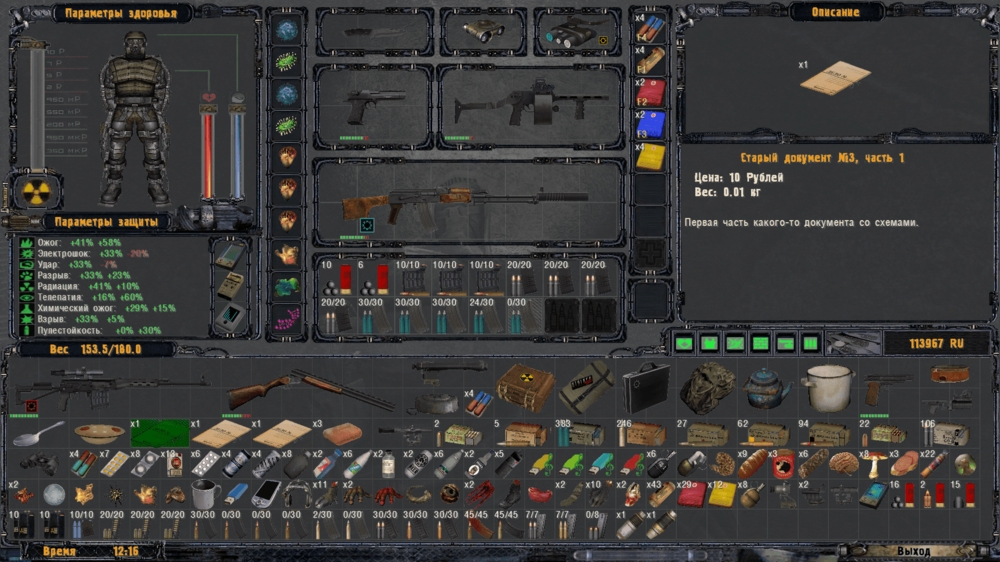Select the equipped knife slot
The height and width of the screenshot is (562, 1000).
374,32
